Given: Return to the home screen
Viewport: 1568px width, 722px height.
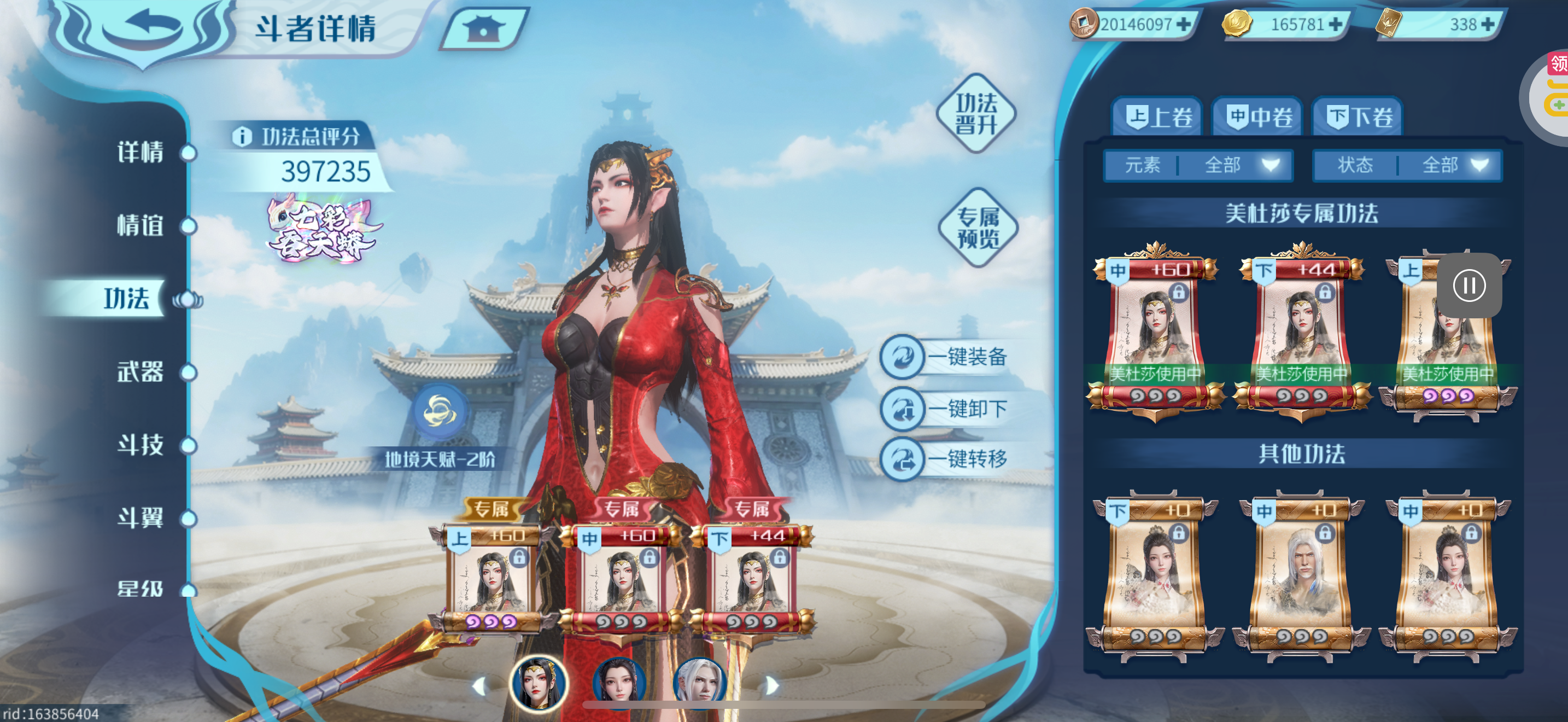Looking at the screenshot, I should tap(483, 28).
